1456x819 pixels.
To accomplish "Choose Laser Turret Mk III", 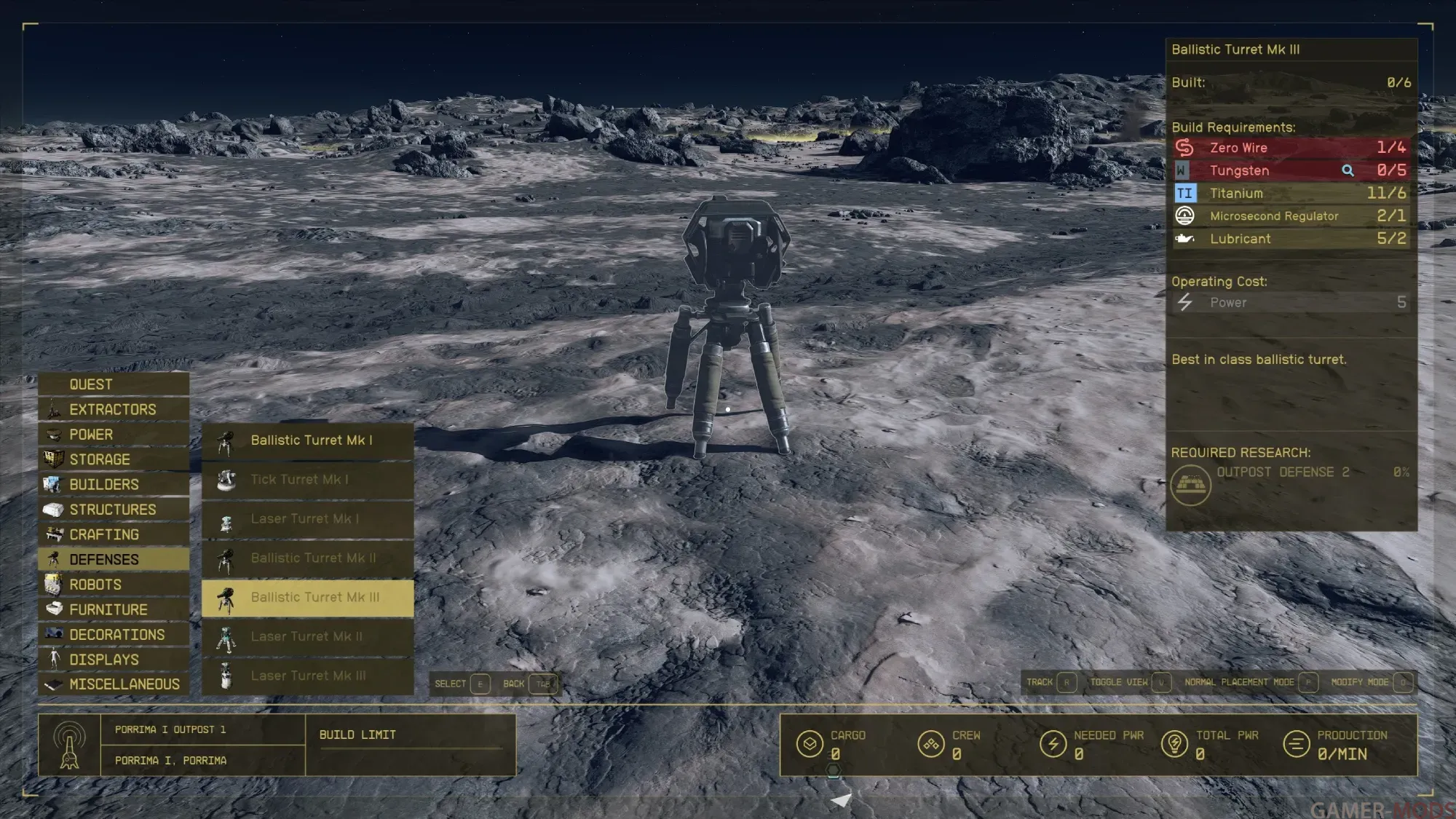I will [x=308, y=676].
